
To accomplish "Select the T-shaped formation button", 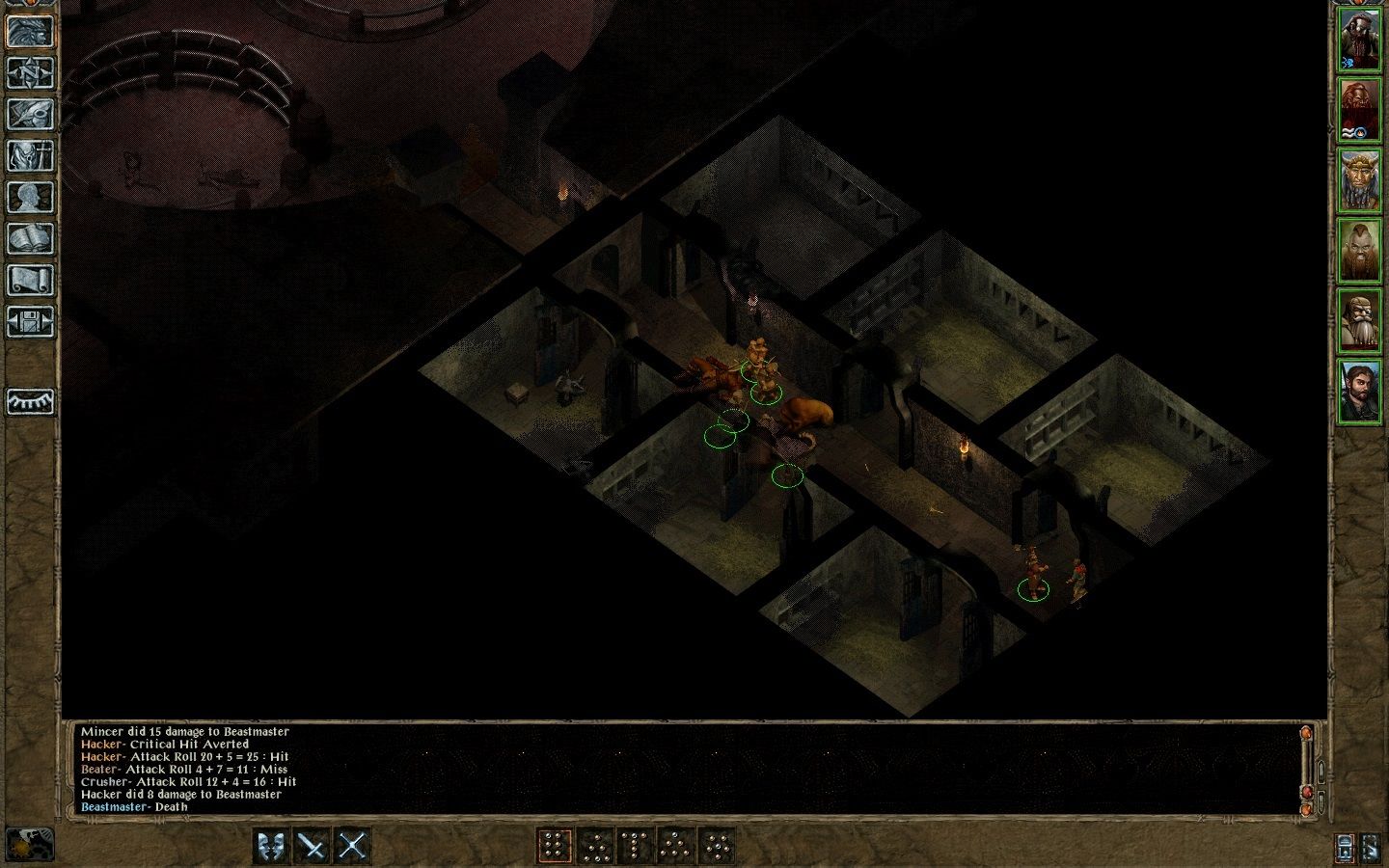I will pyautogui.click(x=635, y=846).
